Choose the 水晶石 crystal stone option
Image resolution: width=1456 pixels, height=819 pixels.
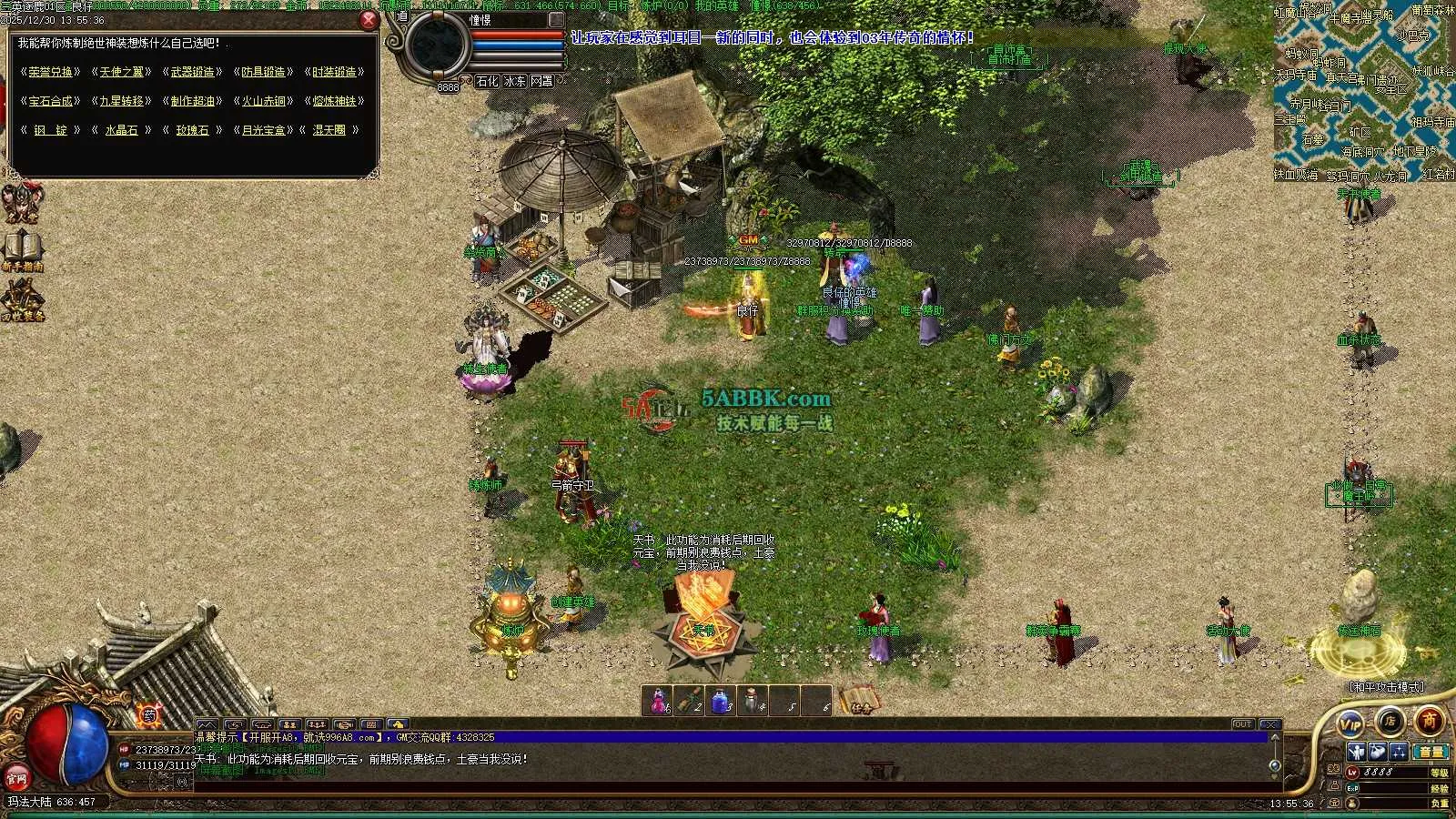[x=121, y=130]
